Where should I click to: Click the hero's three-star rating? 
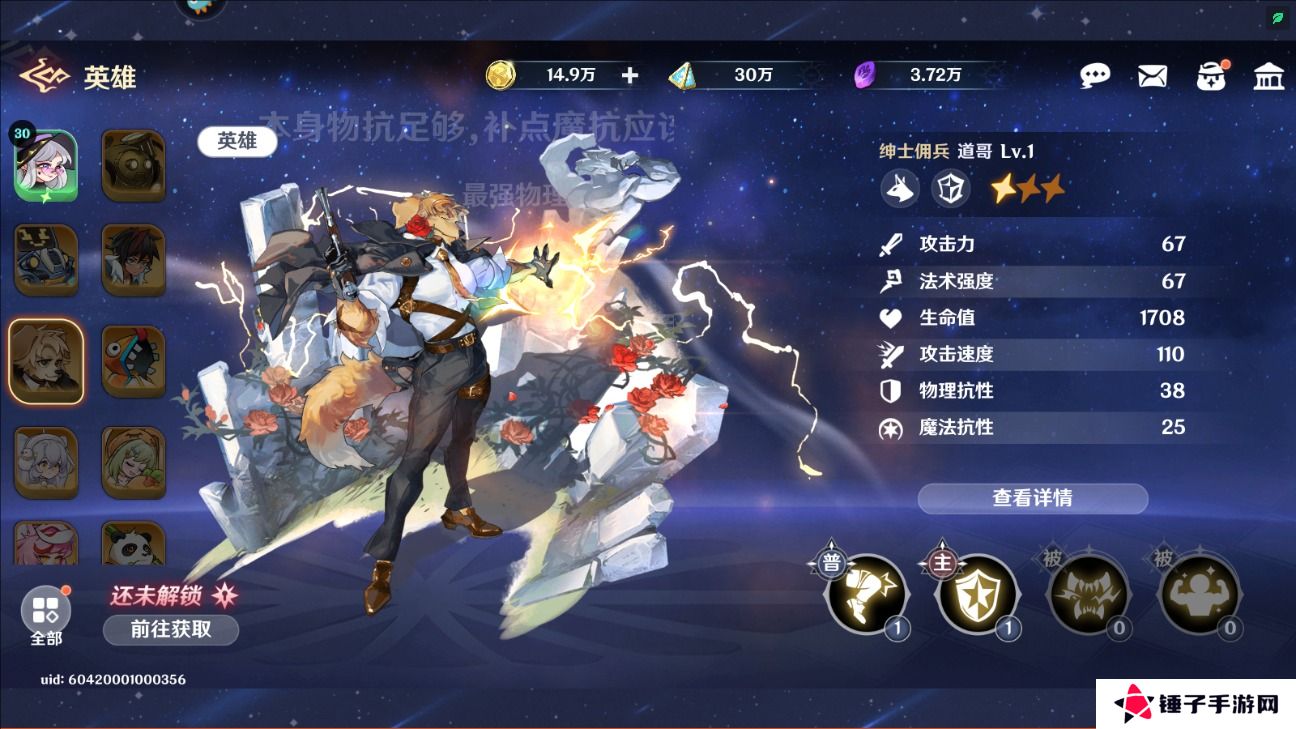click(1026, 188)
